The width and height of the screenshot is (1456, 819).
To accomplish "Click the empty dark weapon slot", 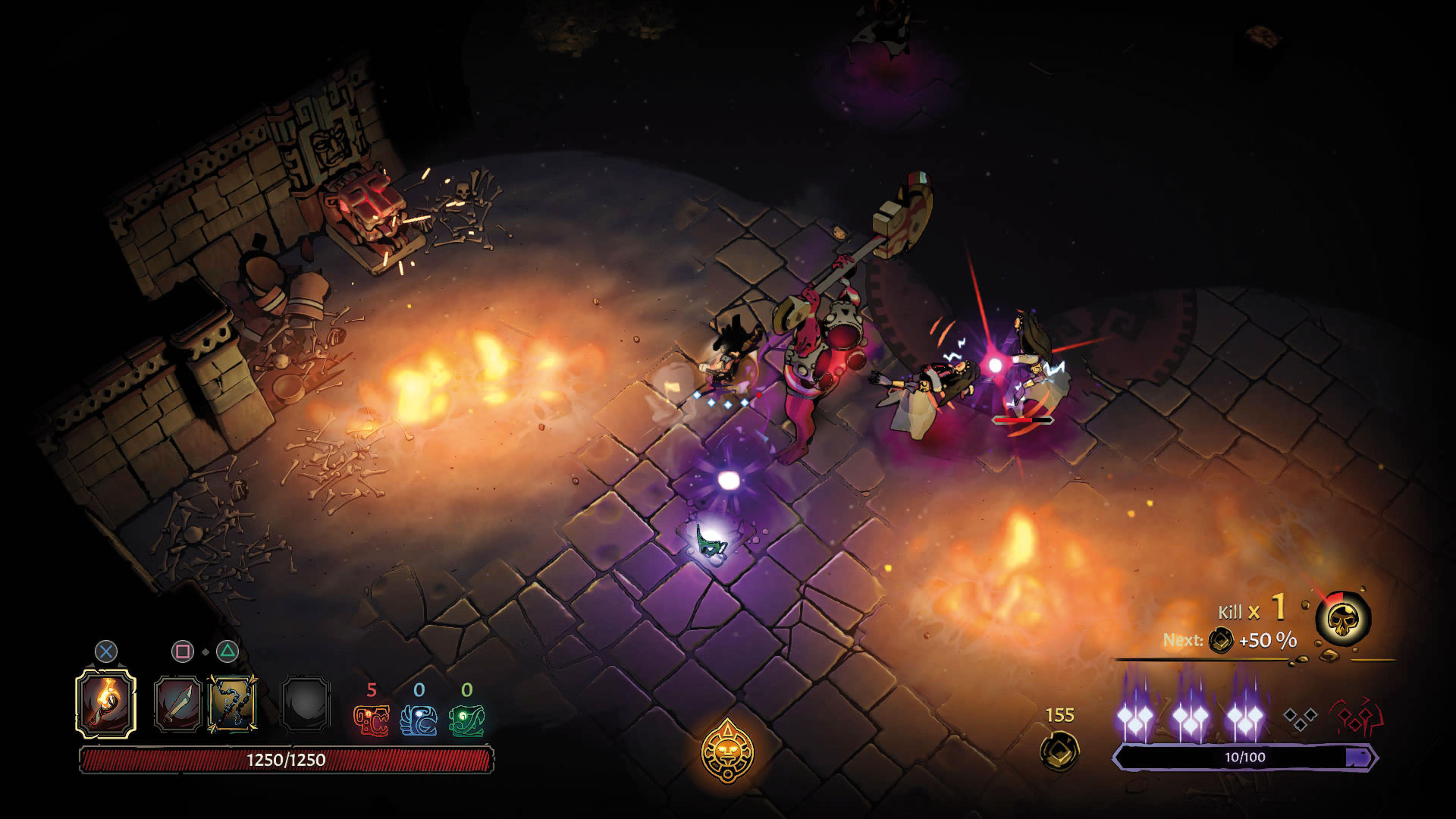I will click(x=305, y=704).
